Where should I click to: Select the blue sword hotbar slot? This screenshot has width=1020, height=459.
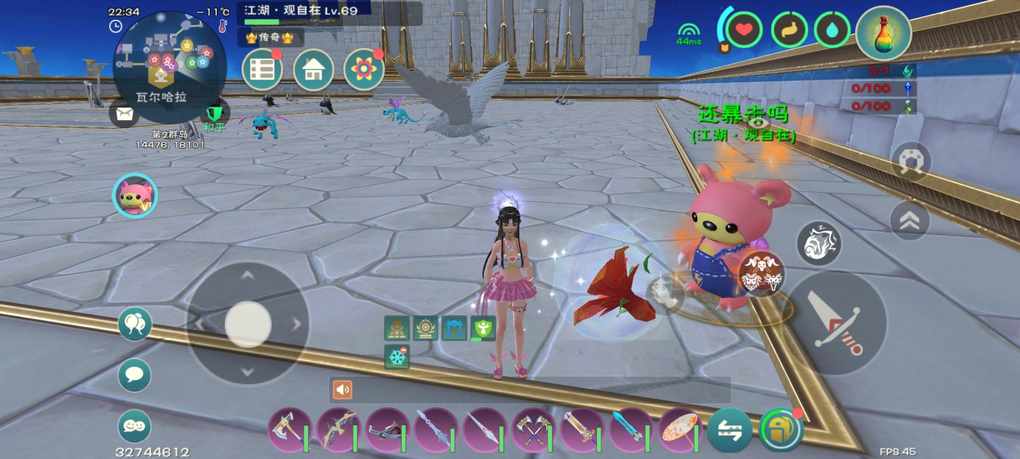(x=632, y=430)
